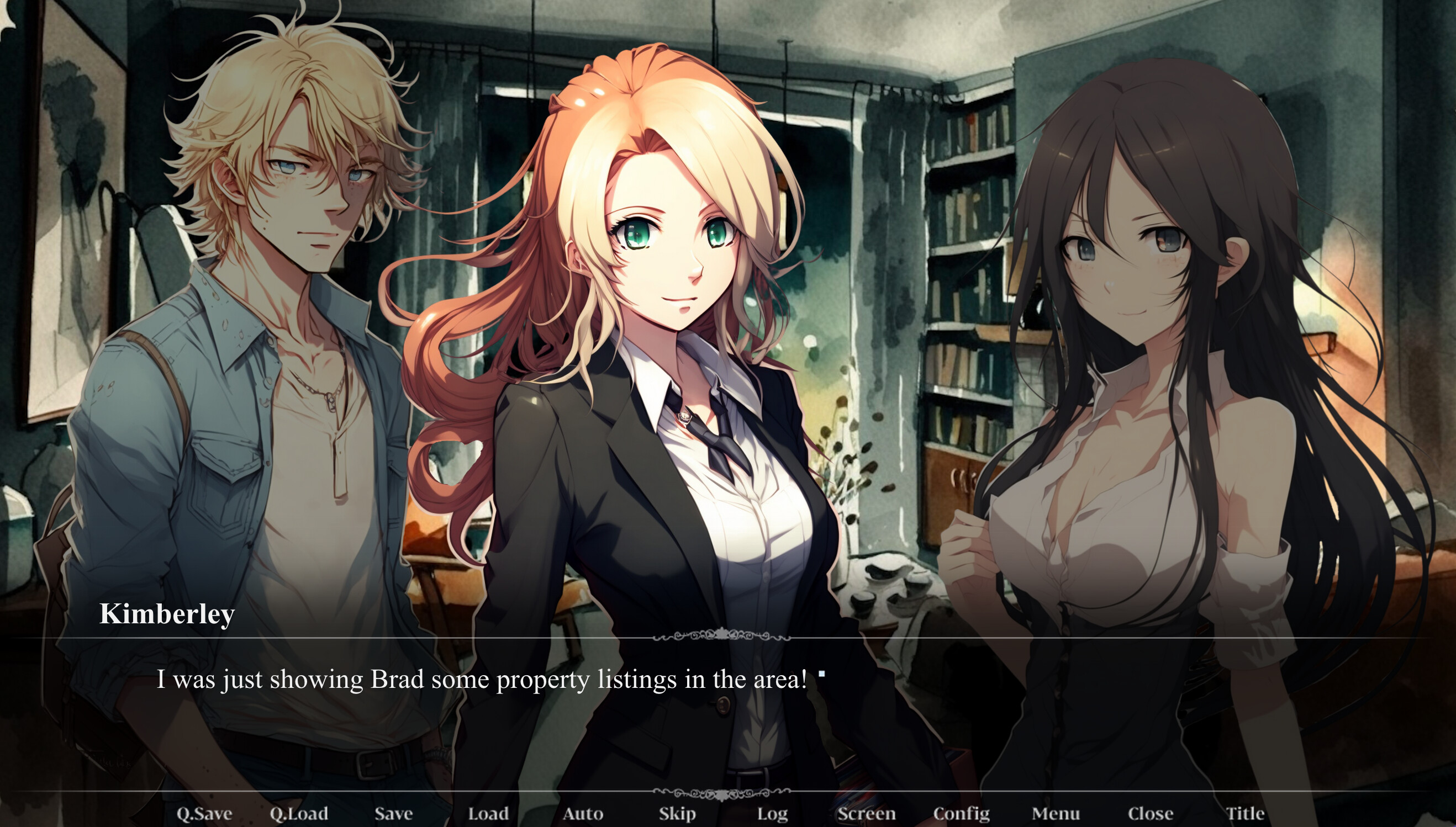This screenshot has width=1456, height=827.
Task: Open the Save screen
Action: [393, 813]
